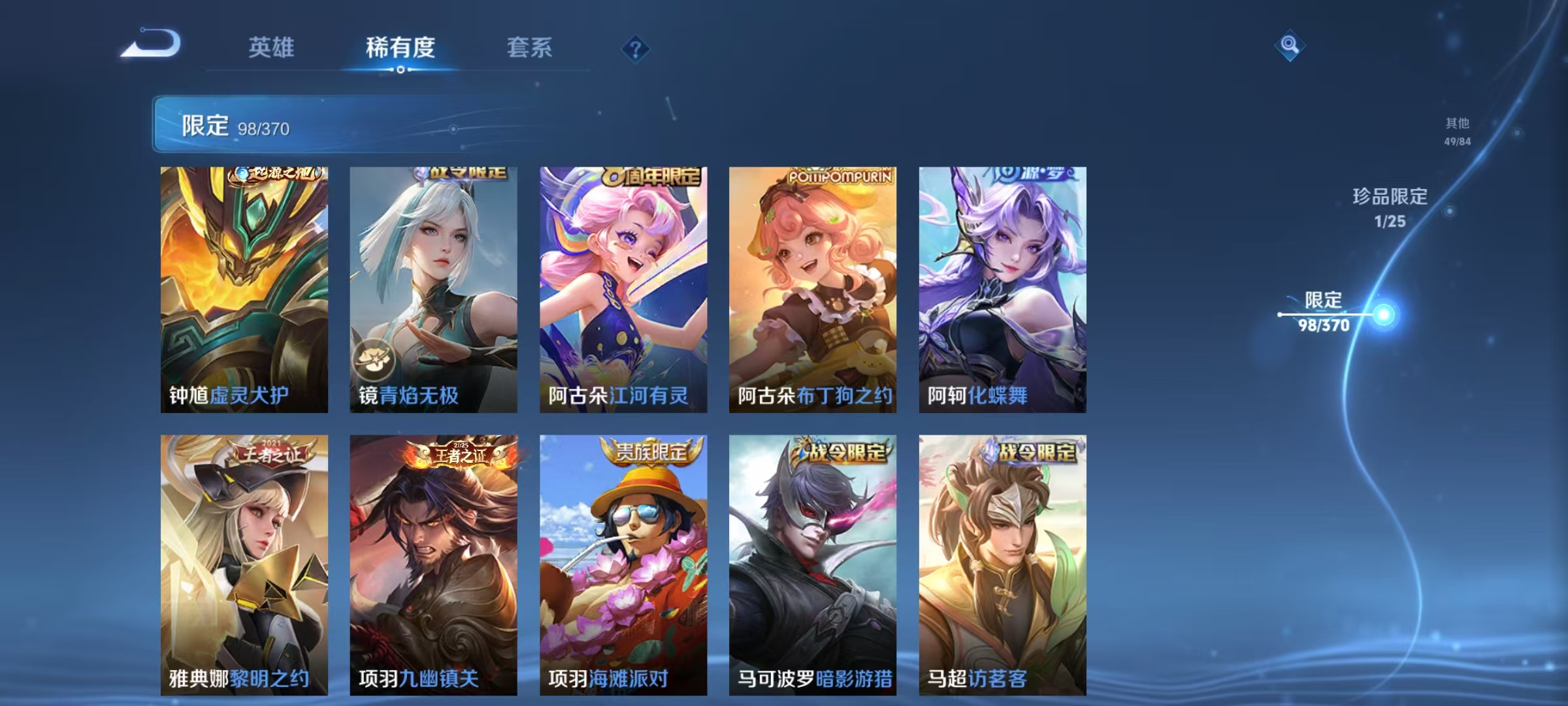Open the magnifier search icon at top right
Viewport: 1568px width, 706px height.
[x=1289, y=46]
